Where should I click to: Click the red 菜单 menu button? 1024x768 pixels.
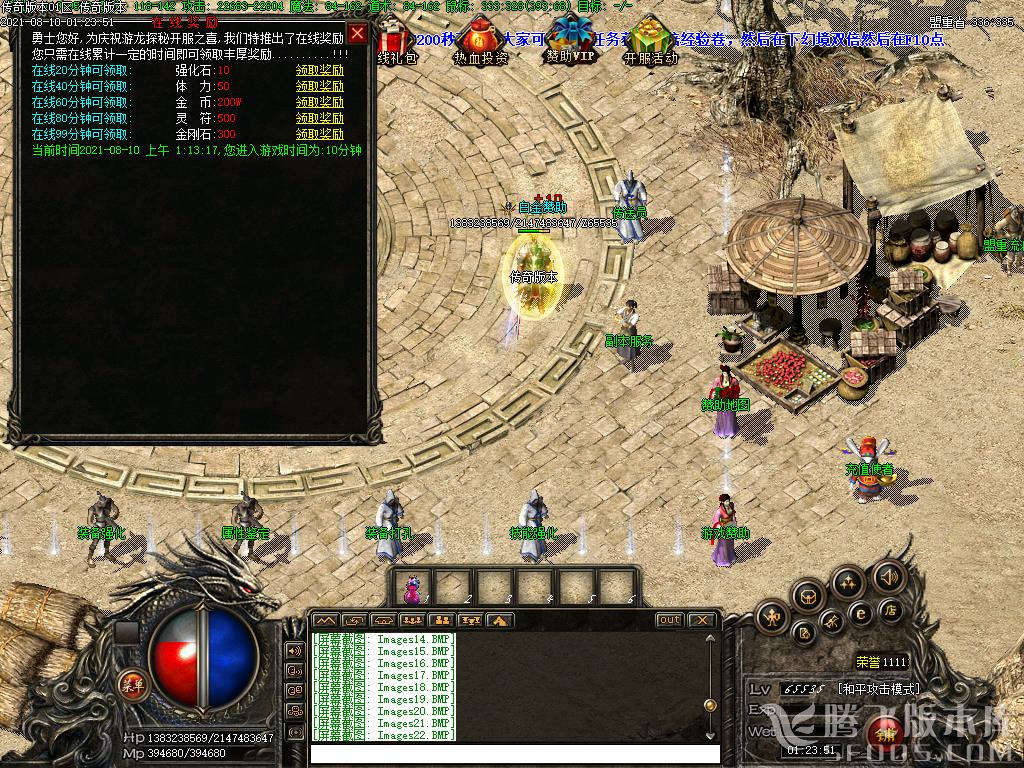[x=131, y=685]
